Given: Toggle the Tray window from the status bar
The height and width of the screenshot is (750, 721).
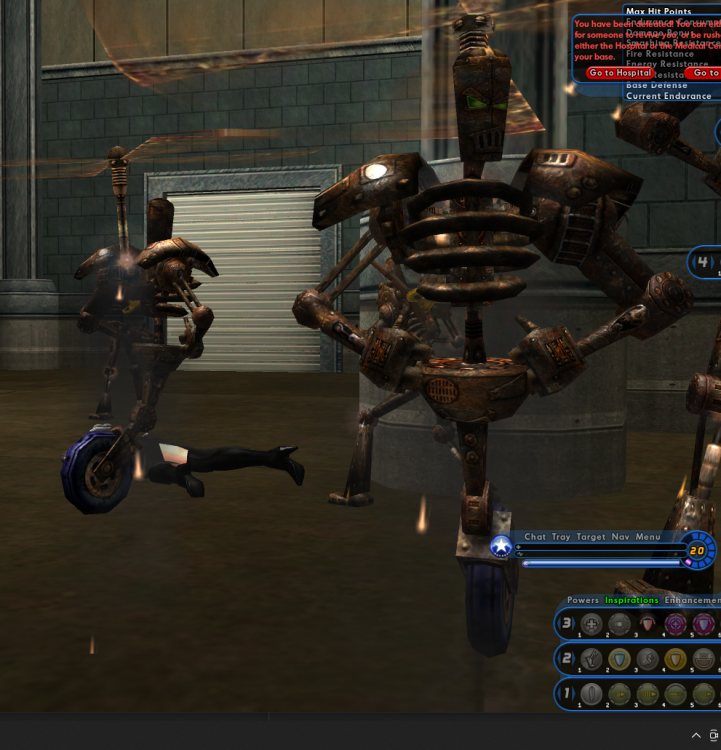Looking at the screenshot, I should [x=561, y=537].
